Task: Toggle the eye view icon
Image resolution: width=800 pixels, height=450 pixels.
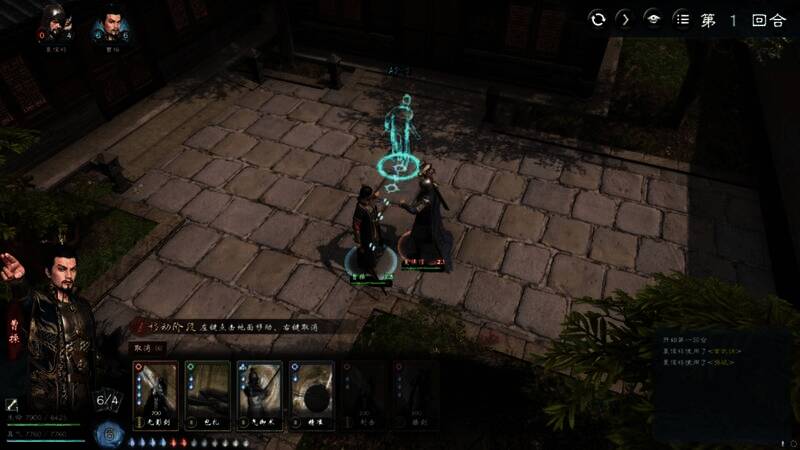Action: coord(653,19)
